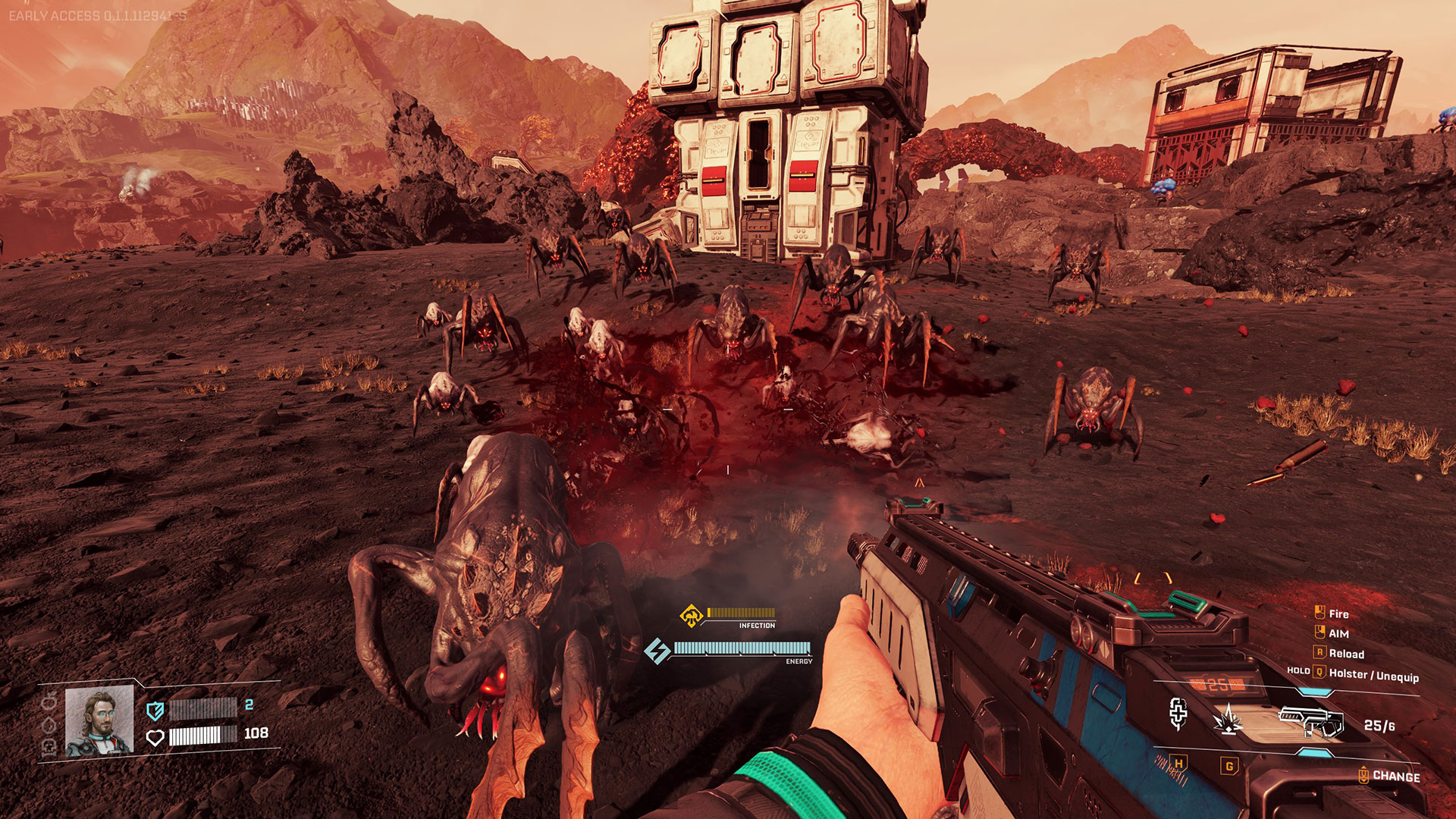This screenshot has height=819, width=1456.
Task: Click the white heart health icon
Action: pyautogui.click(x=155, y=737)
